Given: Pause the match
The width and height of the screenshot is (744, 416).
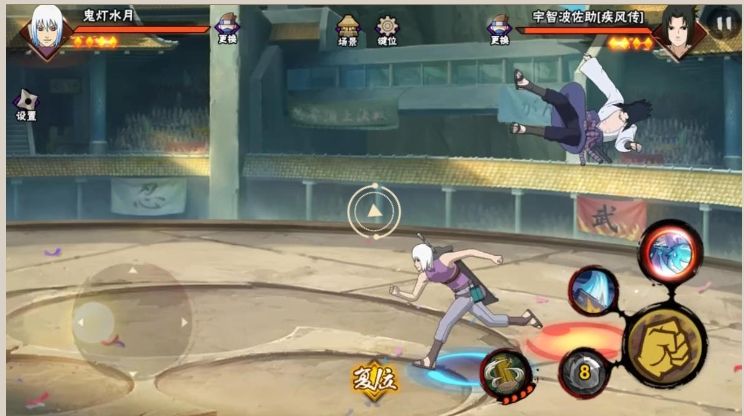Looking at the screenshot, I should (x=723, y=21).
